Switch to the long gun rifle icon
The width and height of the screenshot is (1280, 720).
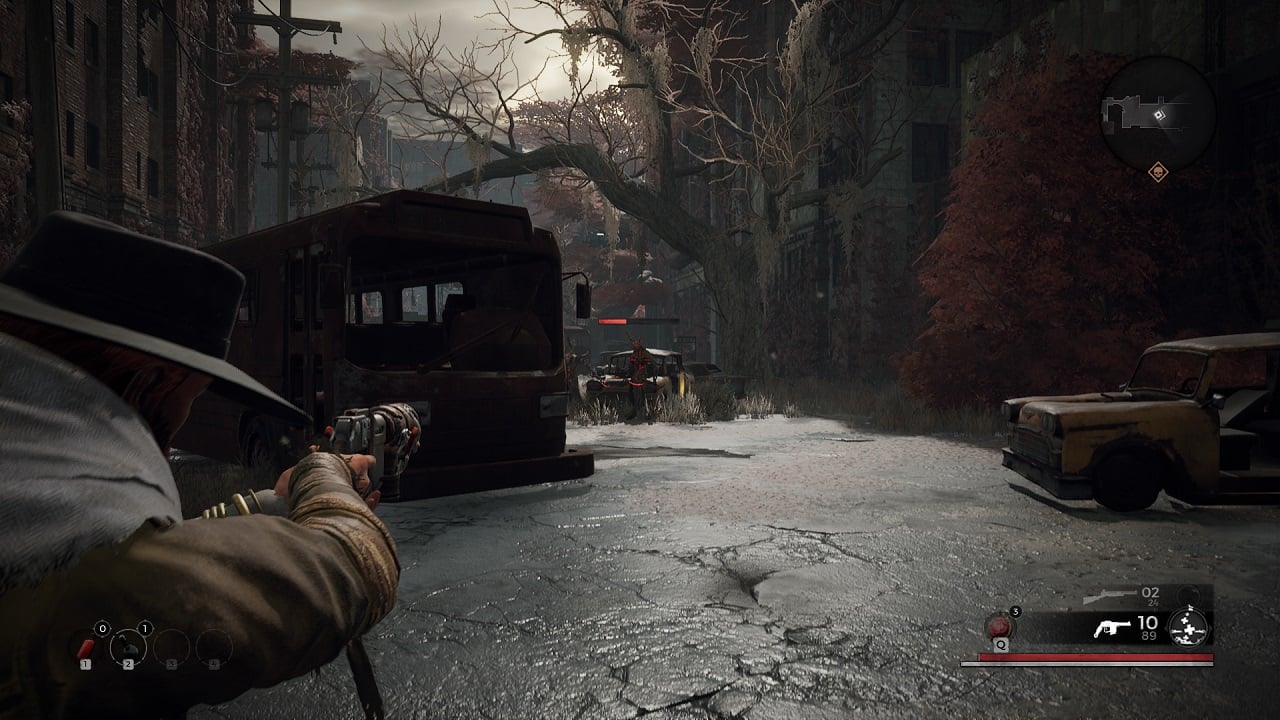click(1109, 597)
